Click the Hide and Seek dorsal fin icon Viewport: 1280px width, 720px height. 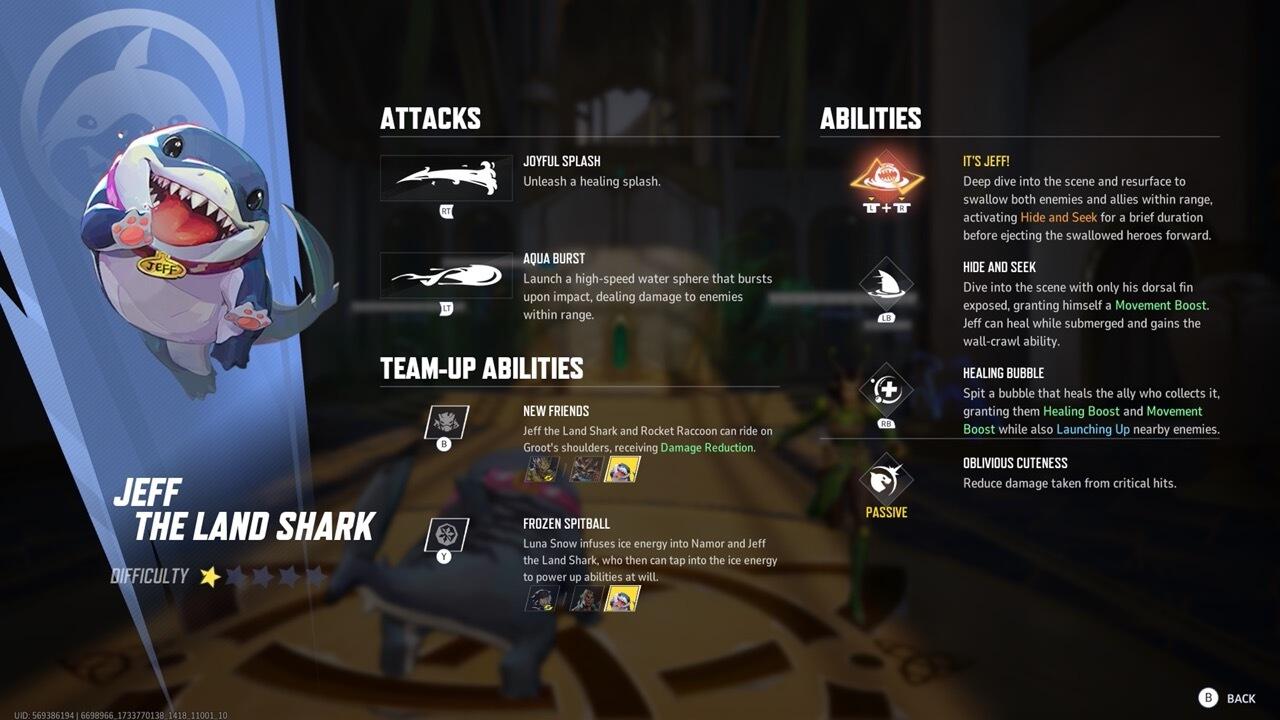pyautogui.click(x=885, y=285)
